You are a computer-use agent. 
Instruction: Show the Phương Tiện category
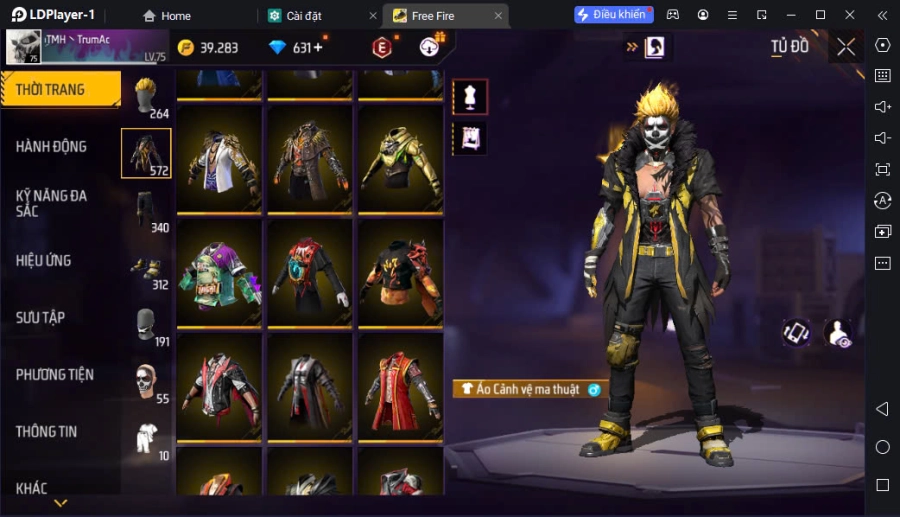[x=55, y=375]
